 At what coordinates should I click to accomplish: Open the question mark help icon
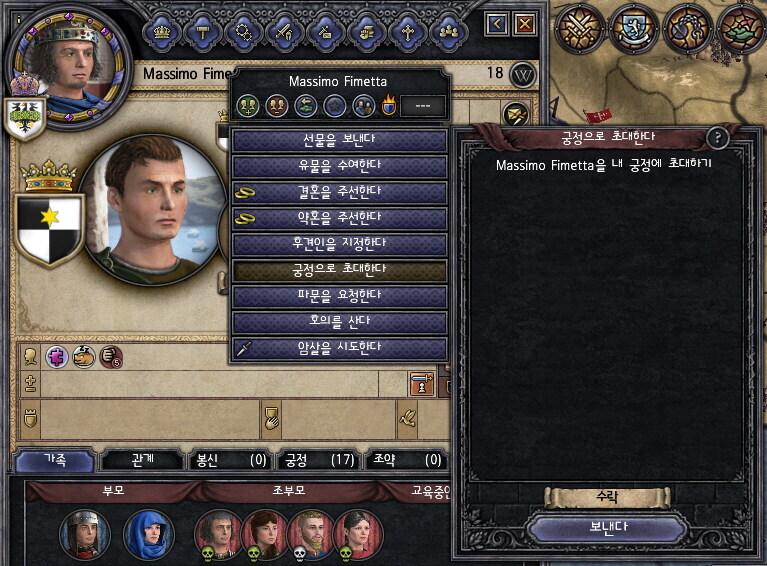tap(717, 138)
